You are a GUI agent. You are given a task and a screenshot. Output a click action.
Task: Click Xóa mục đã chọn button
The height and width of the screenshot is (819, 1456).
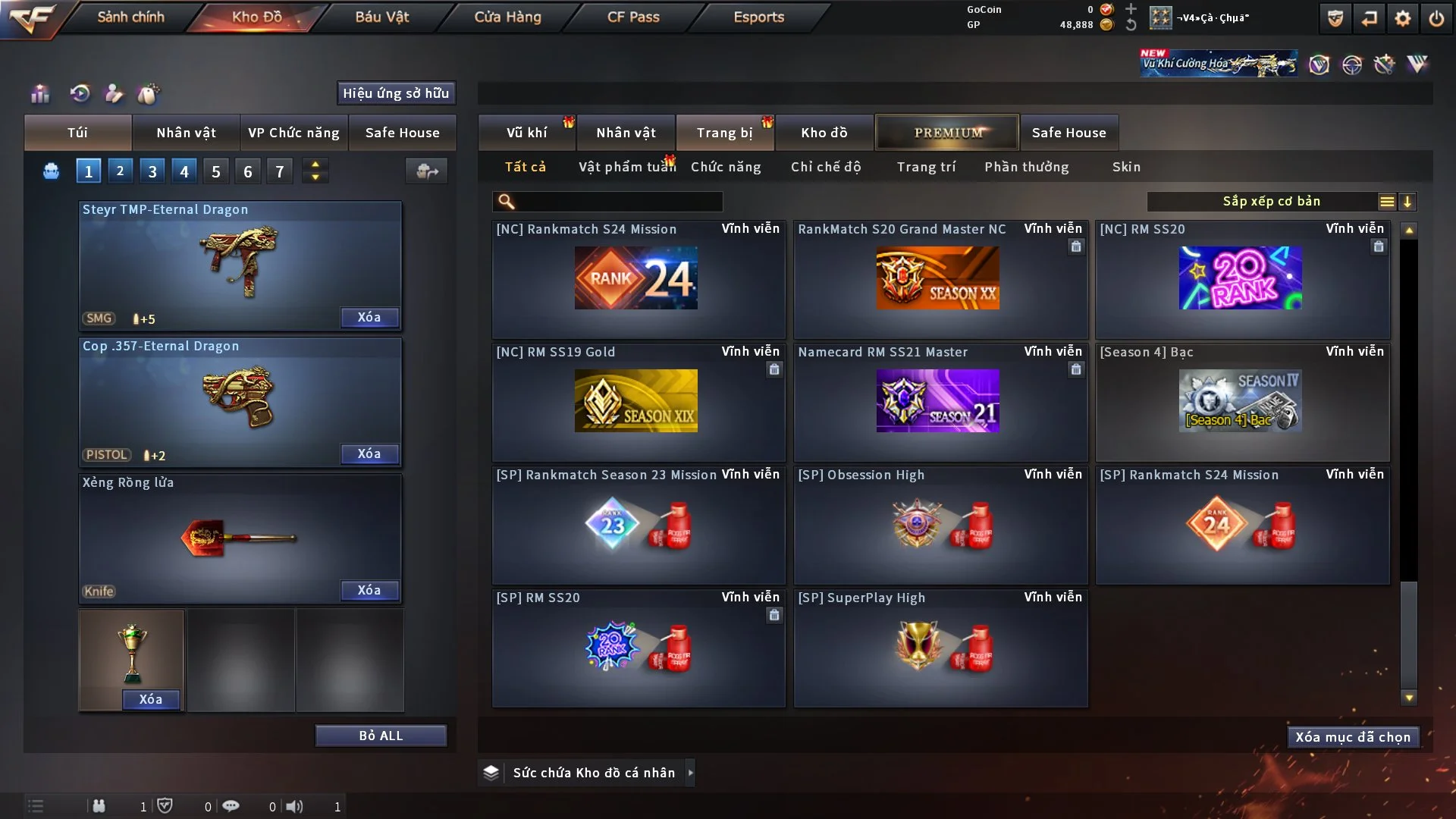(x=1353, y=737)
